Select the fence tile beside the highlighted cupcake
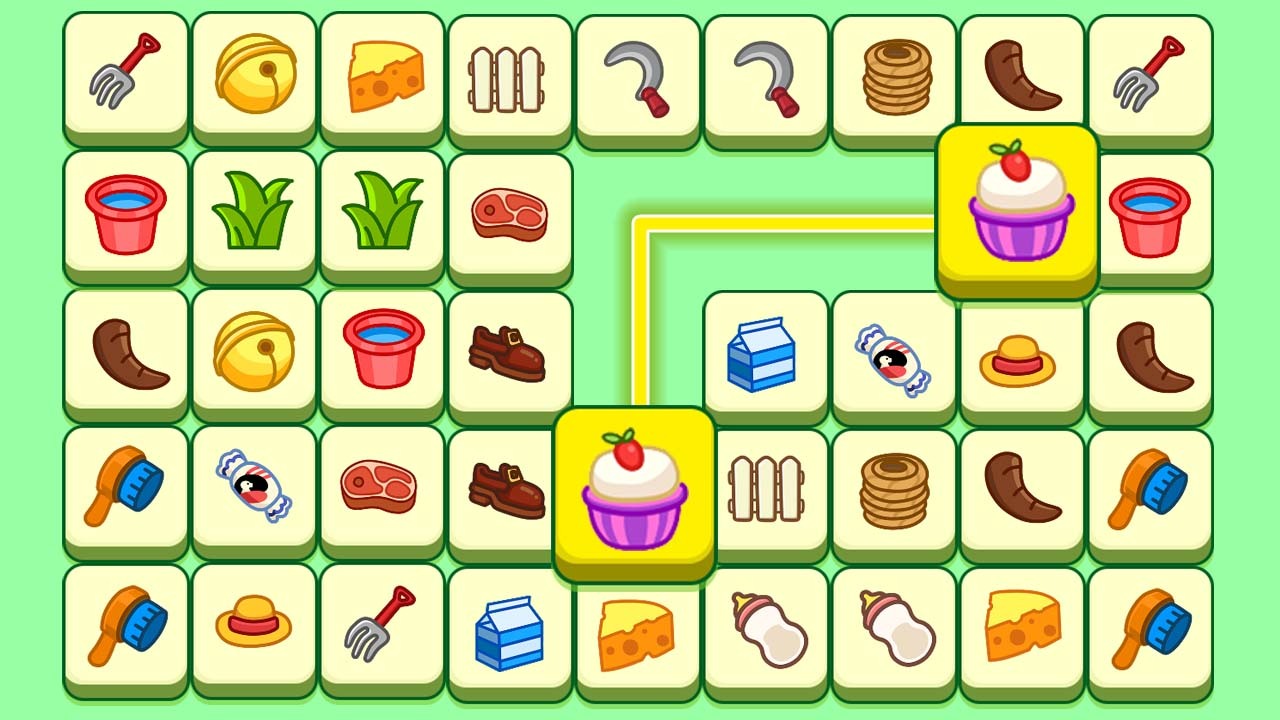The height and width of the screenshot is (720, 1280). click(x=765, y=490)
